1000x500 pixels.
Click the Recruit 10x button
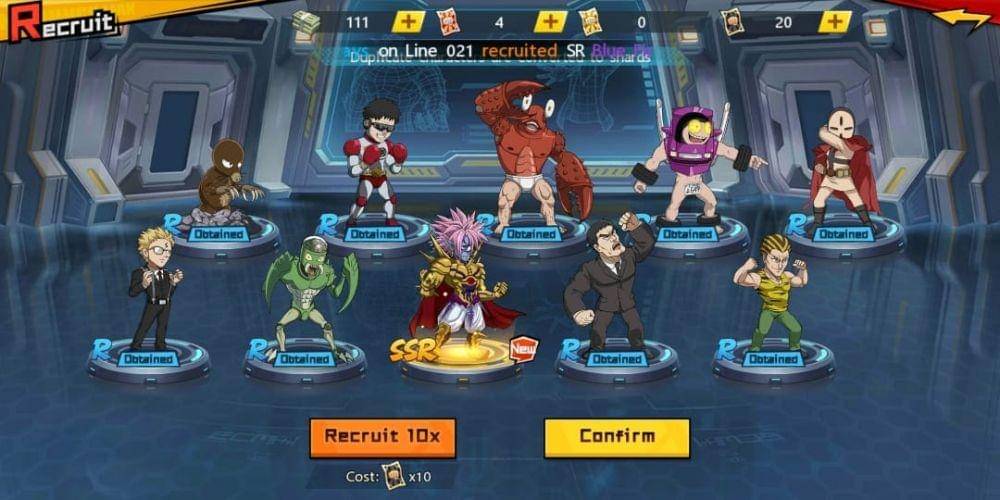[382, 438]
